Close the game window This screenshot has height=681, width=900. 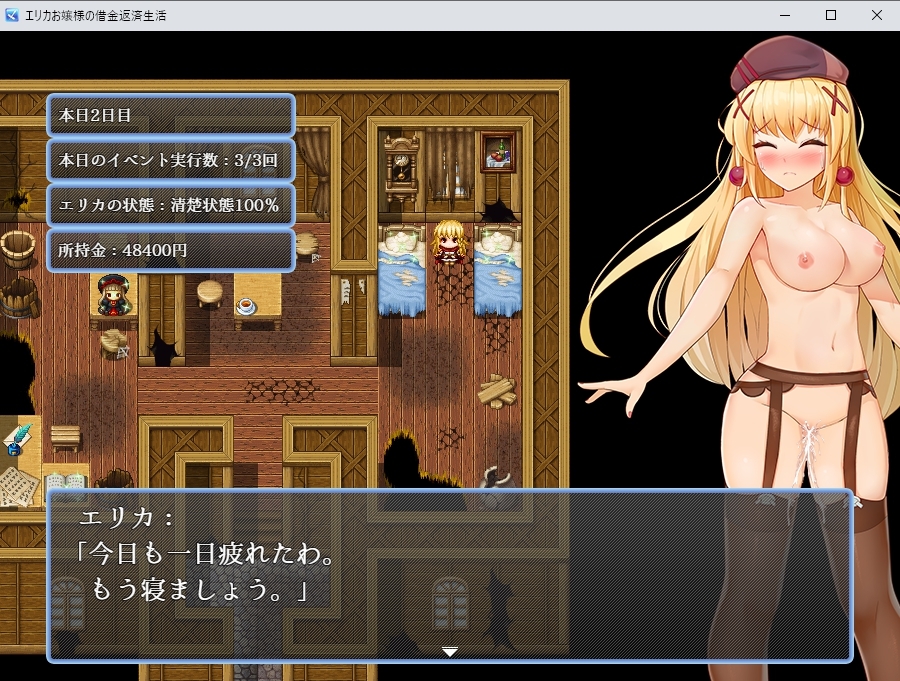tap(876, 15)
